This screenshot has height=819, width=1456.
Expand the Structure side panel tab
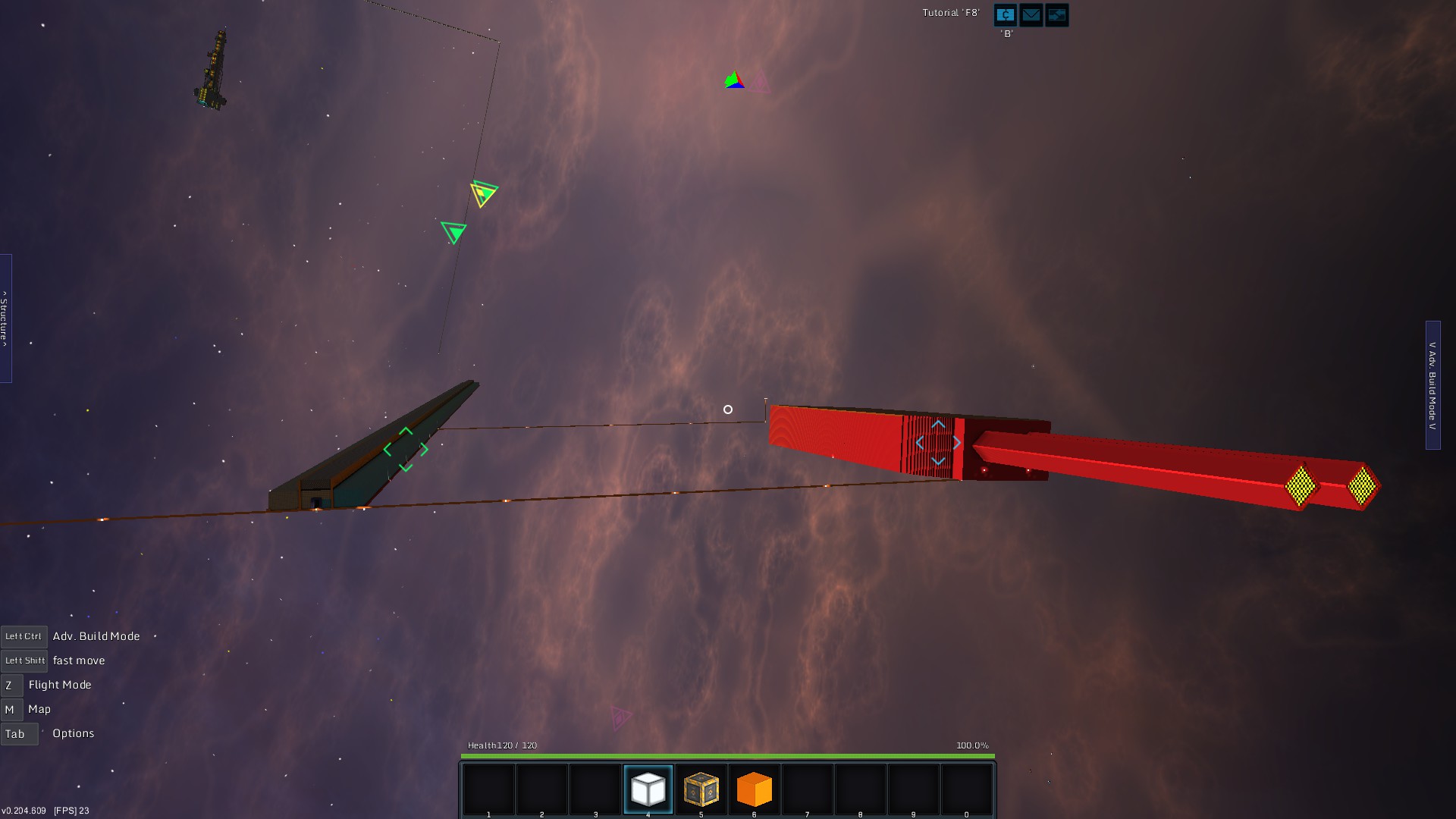point(5,318)
